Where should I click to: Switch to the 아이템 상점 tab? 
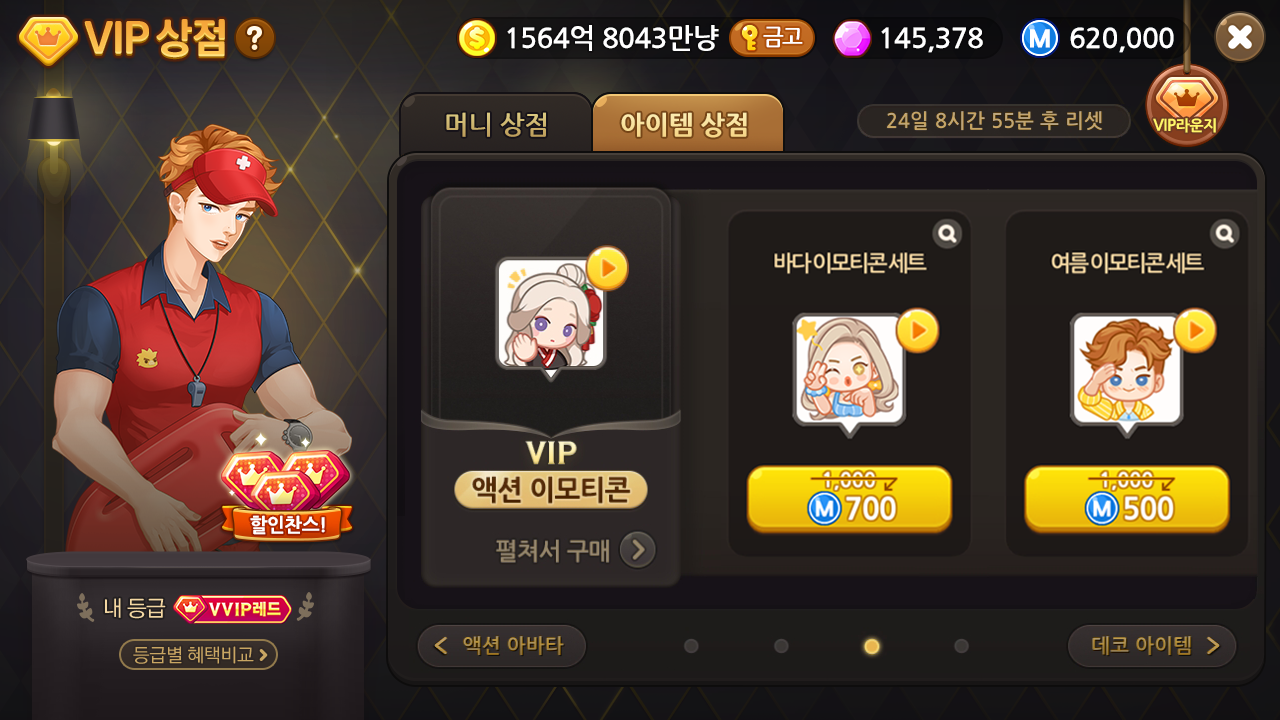pos(688,121)
